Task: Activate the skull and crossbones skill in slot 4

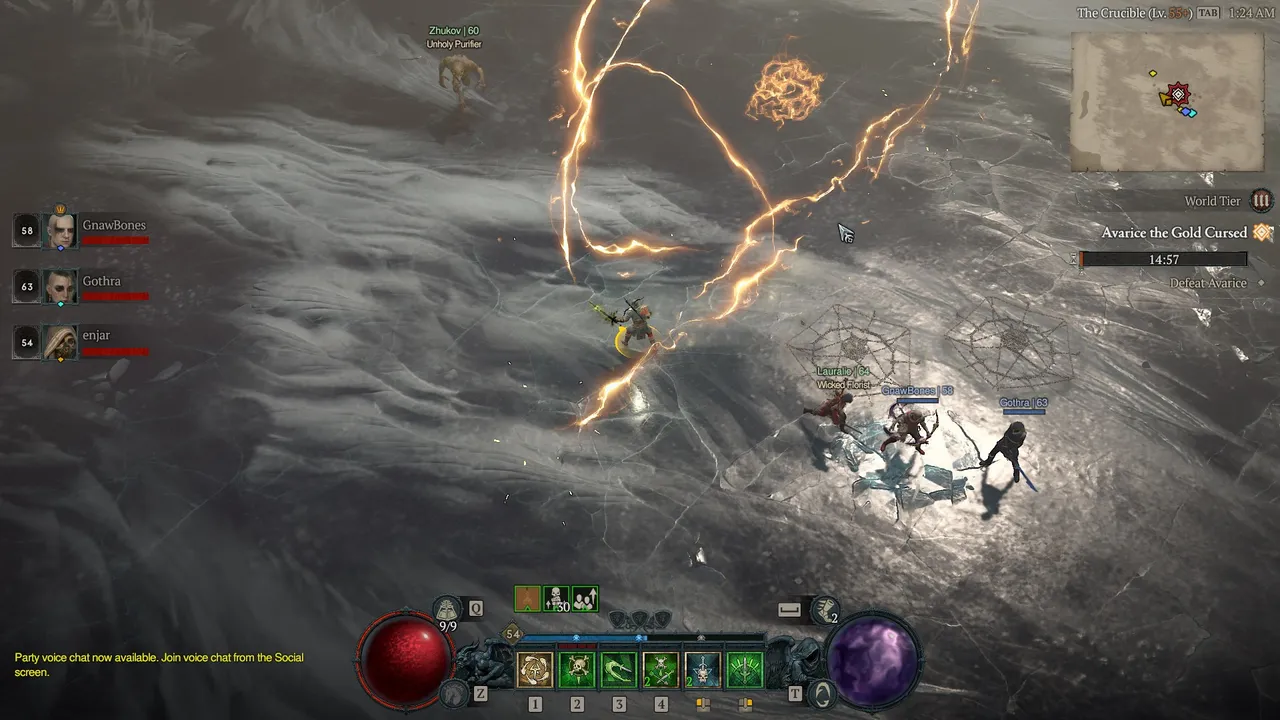Action: [x=661, y=670]
